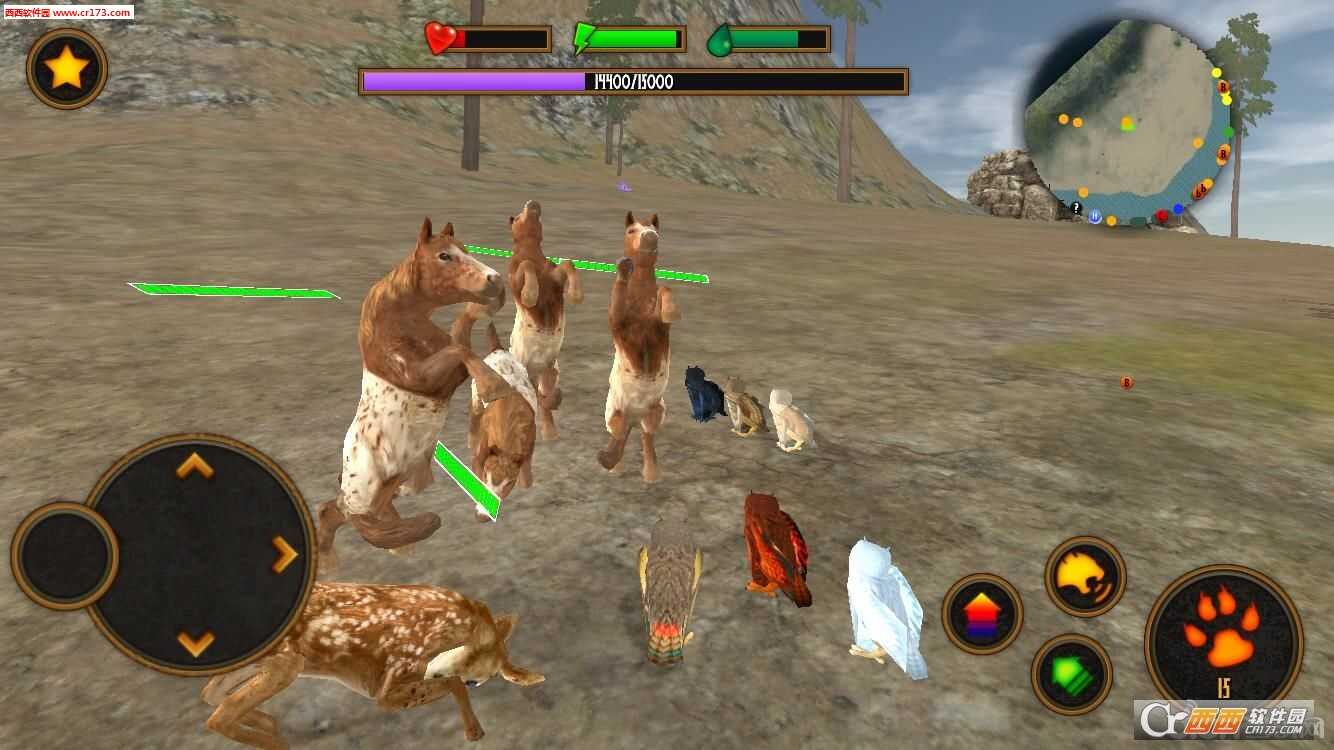Tap the rainbow up-arrow button
The height and width of the screenshot is (750, 1334).
pos(982,613)
